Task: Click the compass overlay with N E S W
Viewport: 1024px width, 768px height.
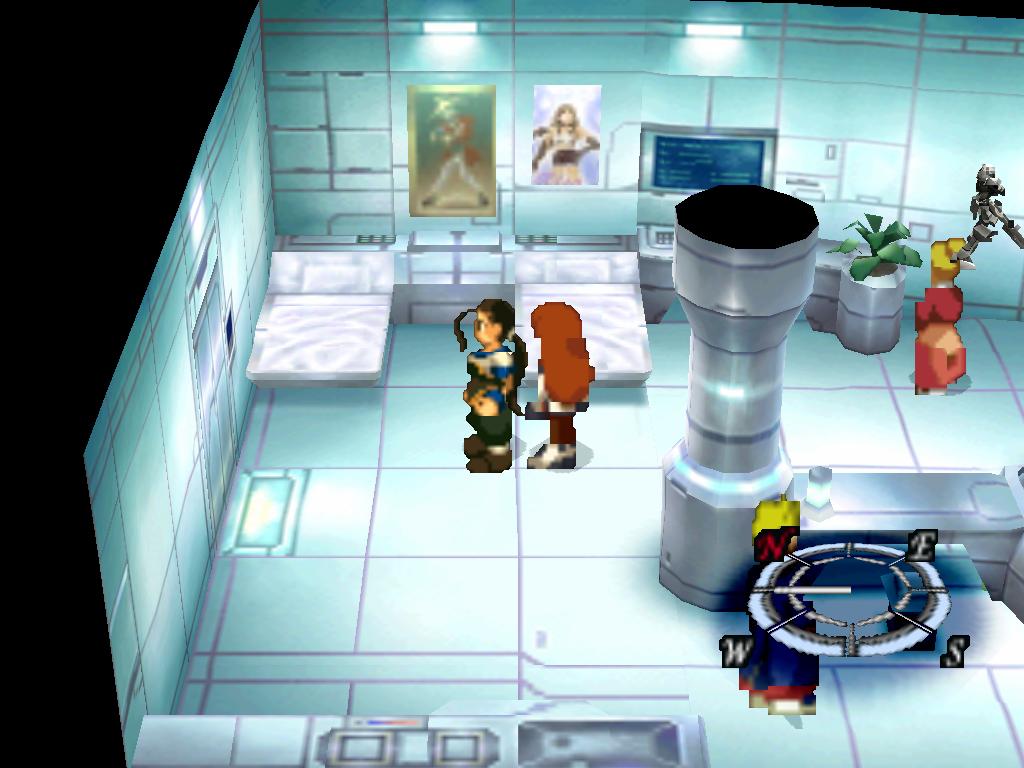Action: 847,597
